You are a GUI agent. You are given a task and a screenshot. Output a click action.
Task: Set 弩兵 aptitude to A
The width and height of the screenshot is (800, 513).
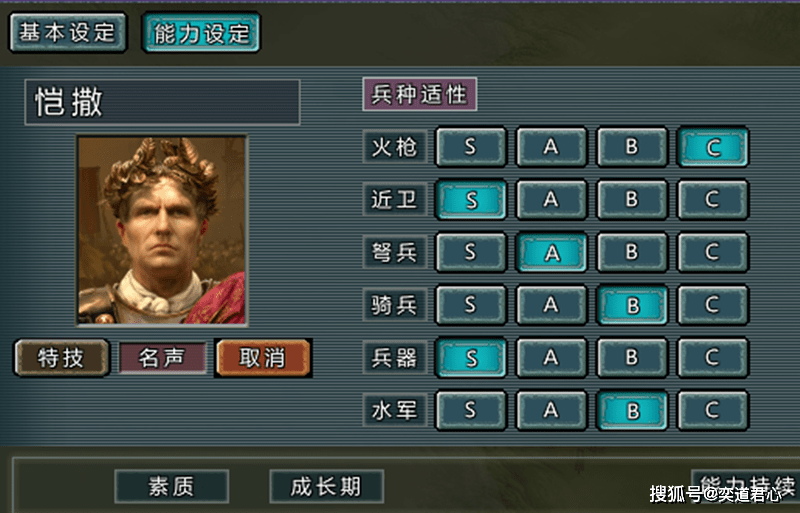coord(551,252)
